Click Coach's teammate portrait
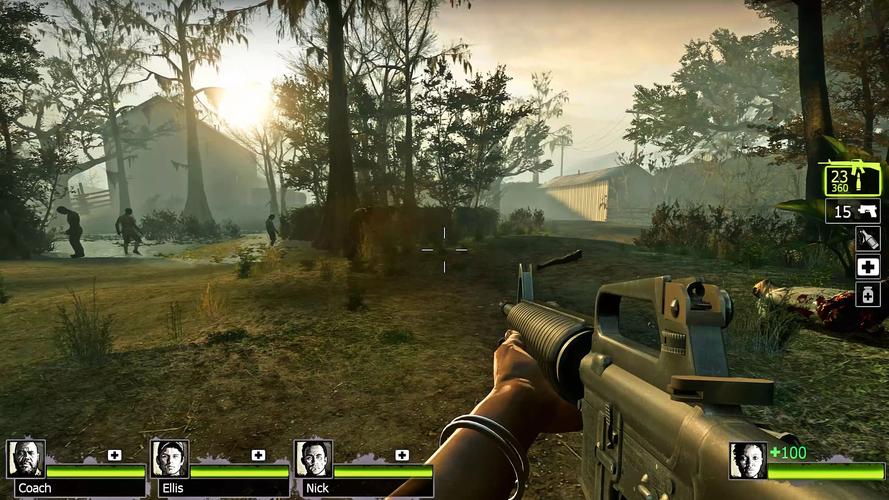Viewport: 889px width, 500px height. click(x=25, y=459)
